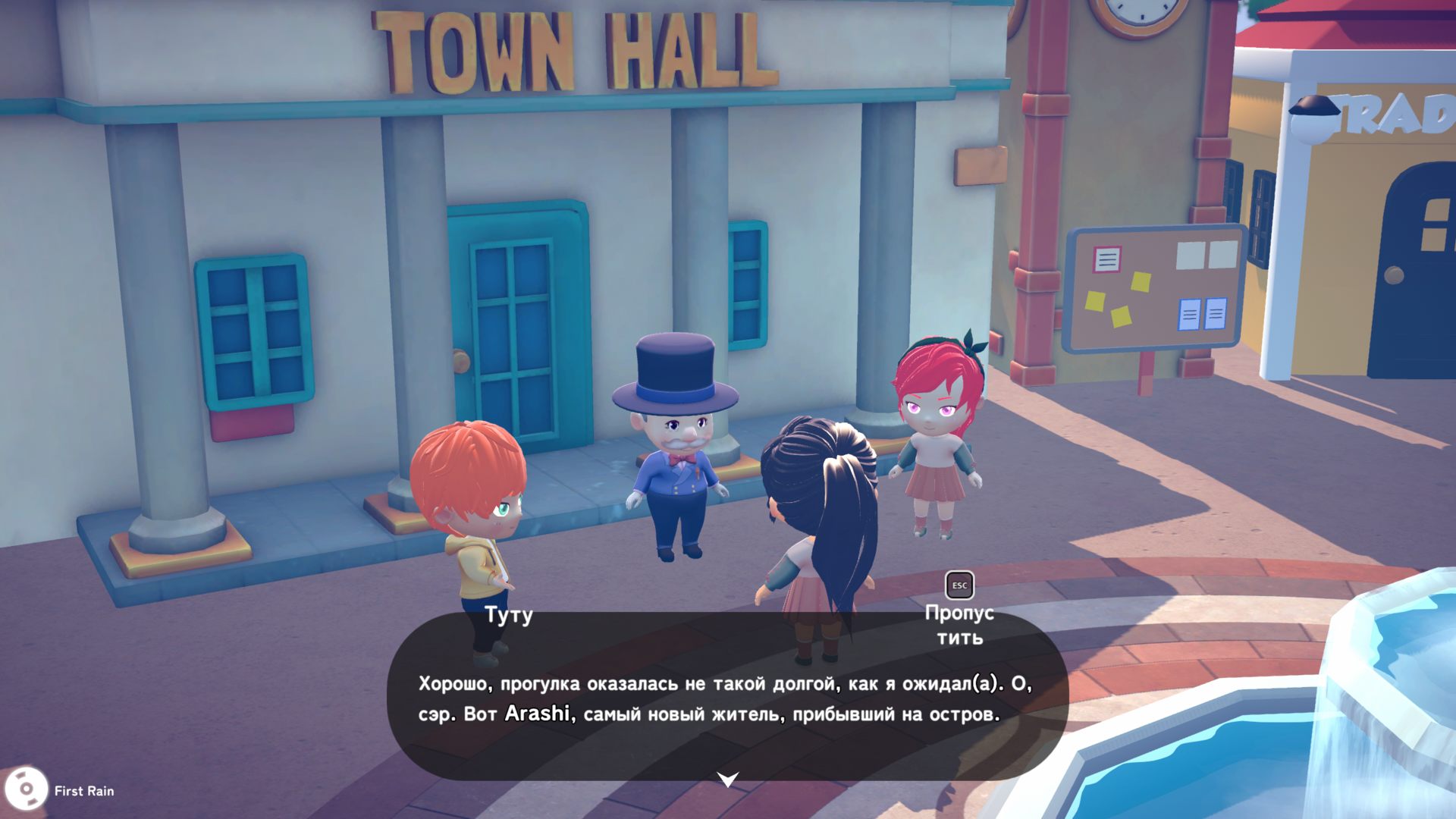Click the First Rain music disc icon
Viewport: 1456px width, 819px height.
point(26,790)
